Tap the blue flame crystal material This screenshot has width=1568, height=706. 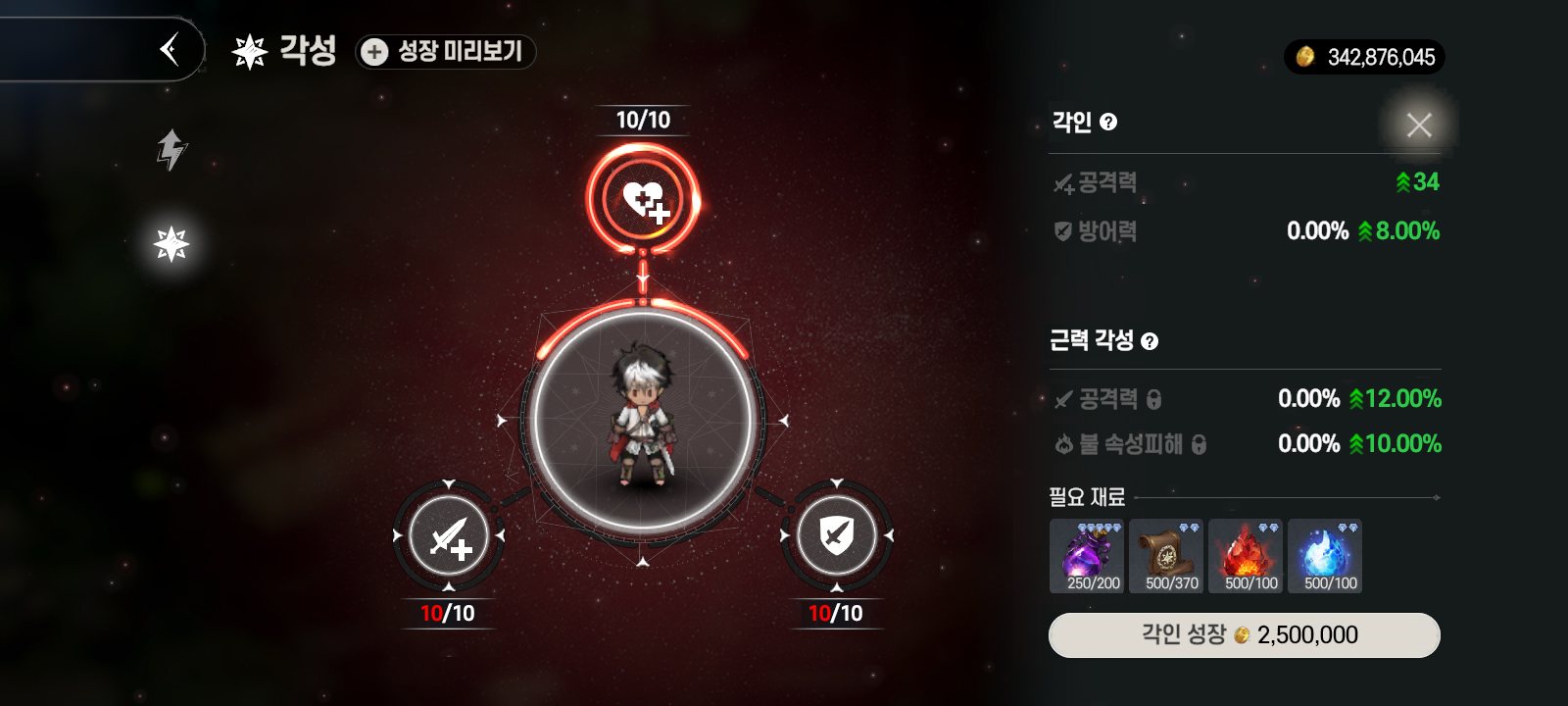click(x=1325, y=556)
